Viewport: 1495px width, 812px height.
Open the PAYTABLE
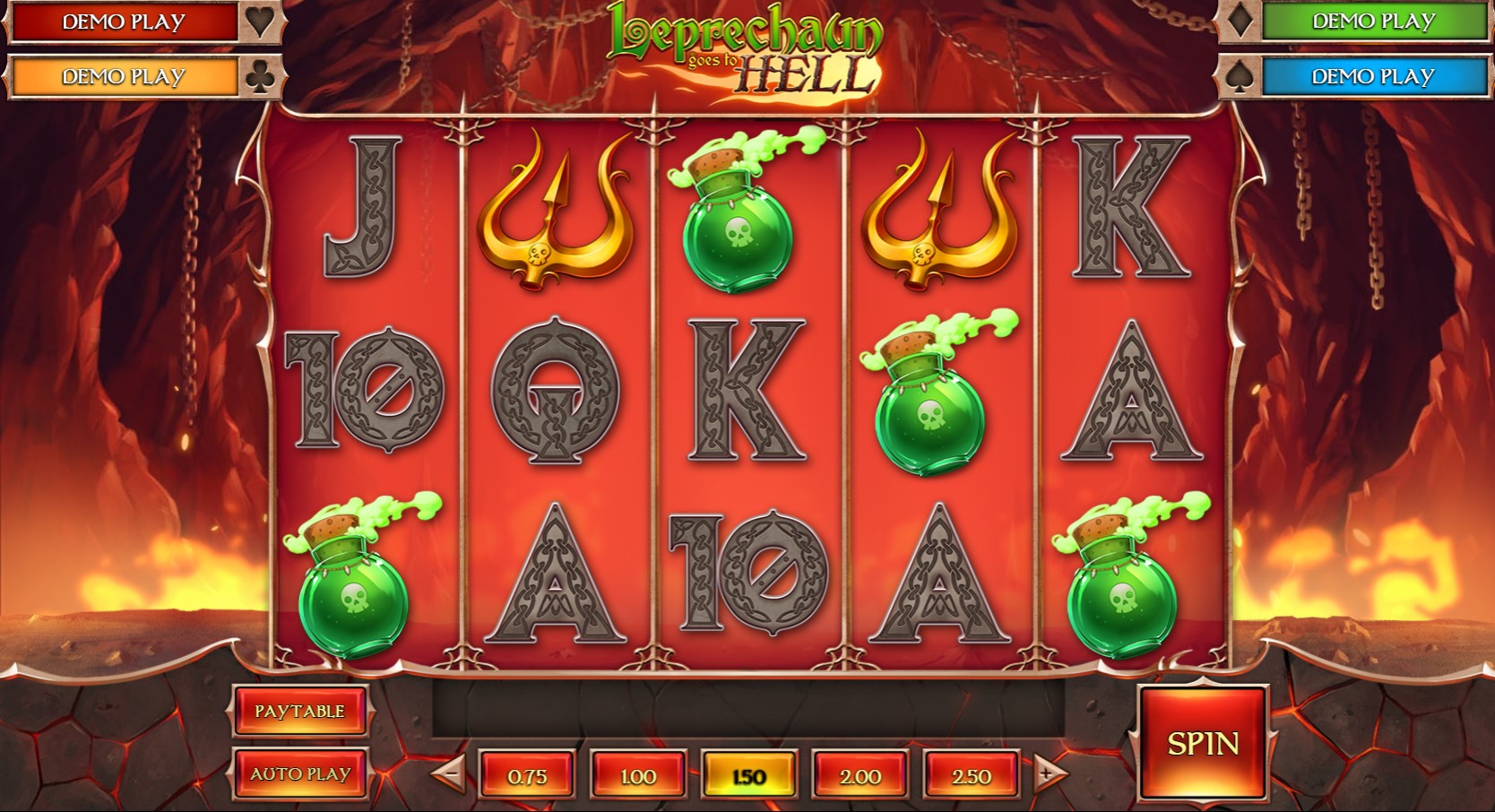pos(300,711)
